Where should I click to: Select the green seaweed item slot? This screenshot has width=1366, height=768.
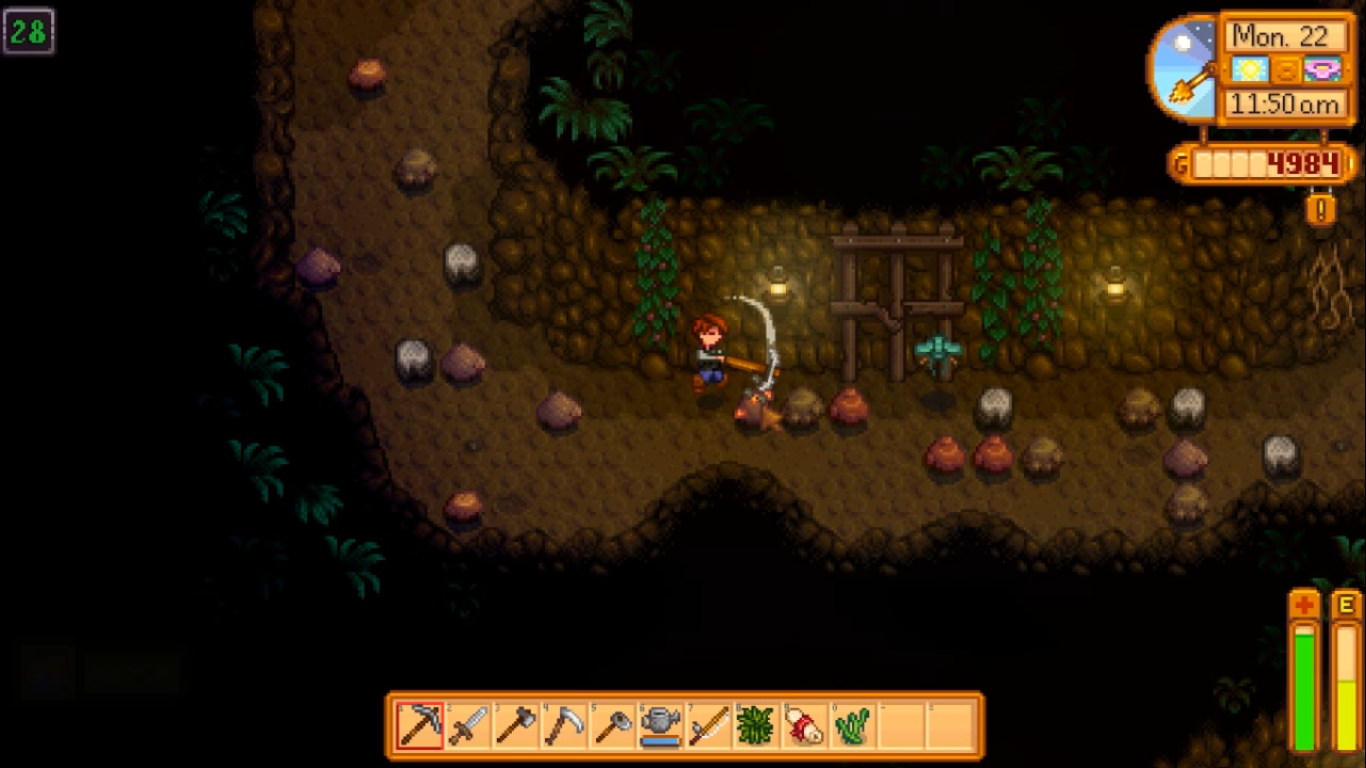click(852, 725)
